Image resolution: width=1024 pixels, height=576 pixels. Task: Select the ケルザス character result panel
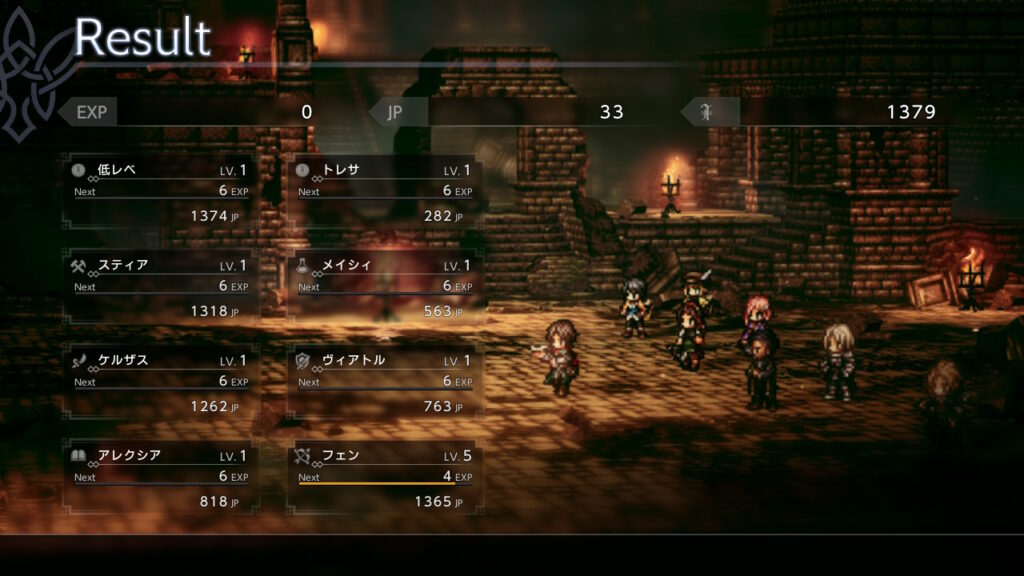[160, 382]
